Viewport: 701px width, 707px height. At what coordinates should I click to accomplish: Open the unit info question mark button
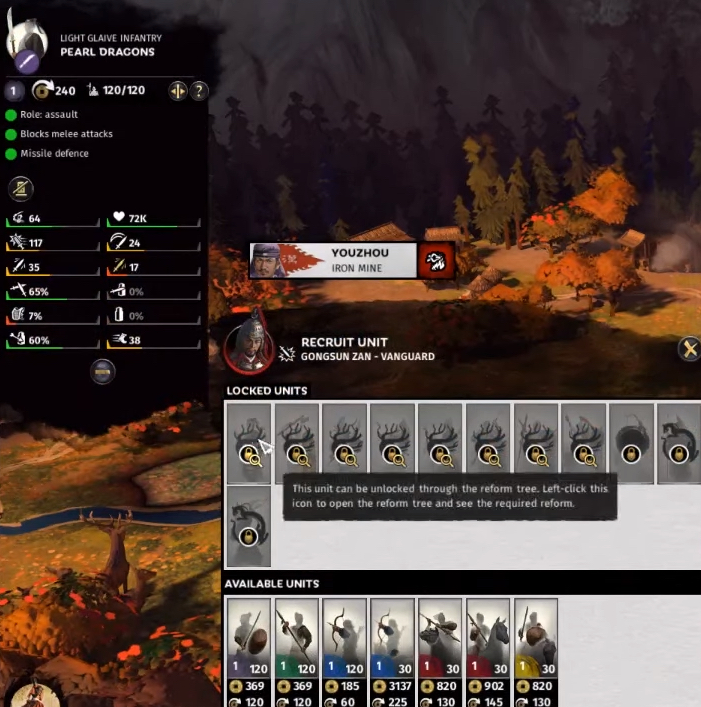tap(199, 91)
